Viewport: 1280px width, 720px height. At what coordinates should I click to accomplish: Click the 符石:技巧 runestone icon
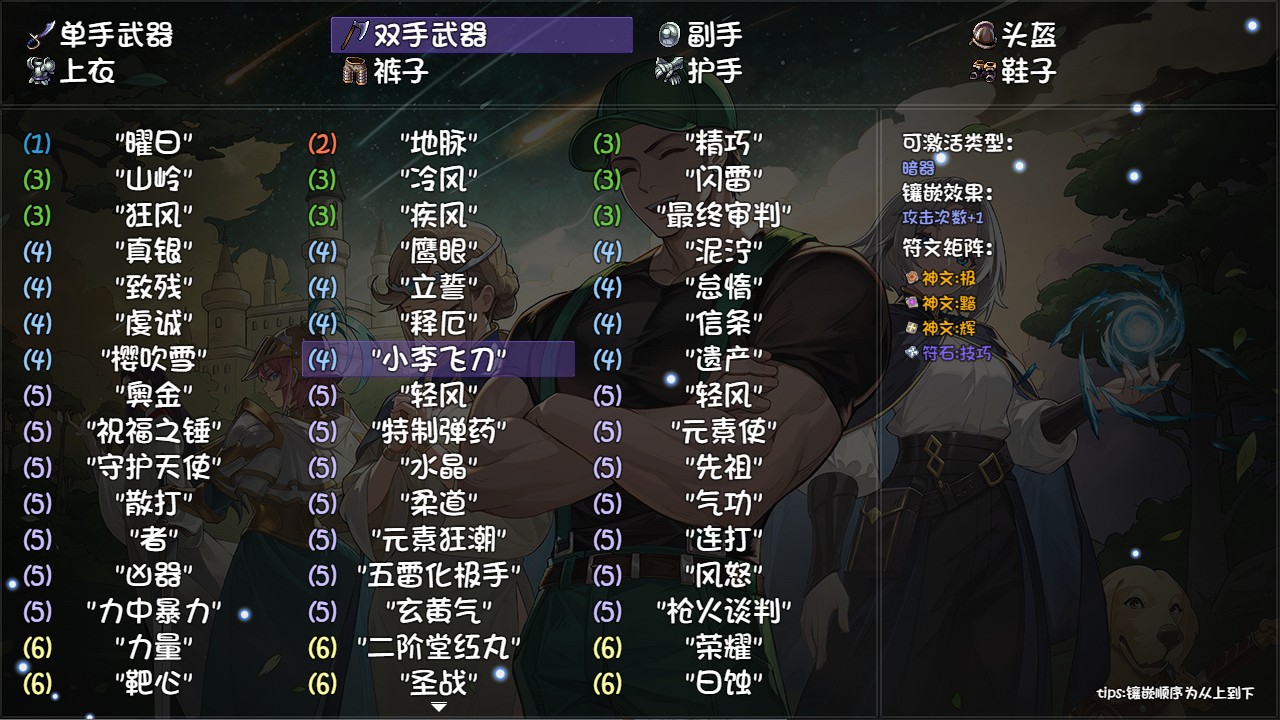(911, 351)
